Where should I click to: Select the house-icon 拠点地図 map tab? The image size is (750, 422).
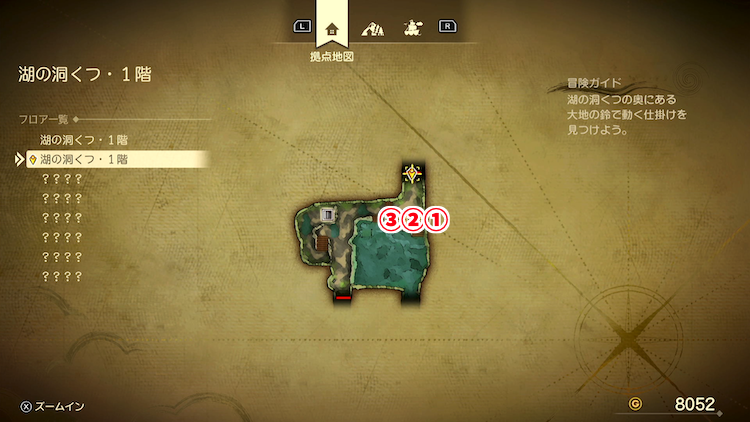[332, 28]
